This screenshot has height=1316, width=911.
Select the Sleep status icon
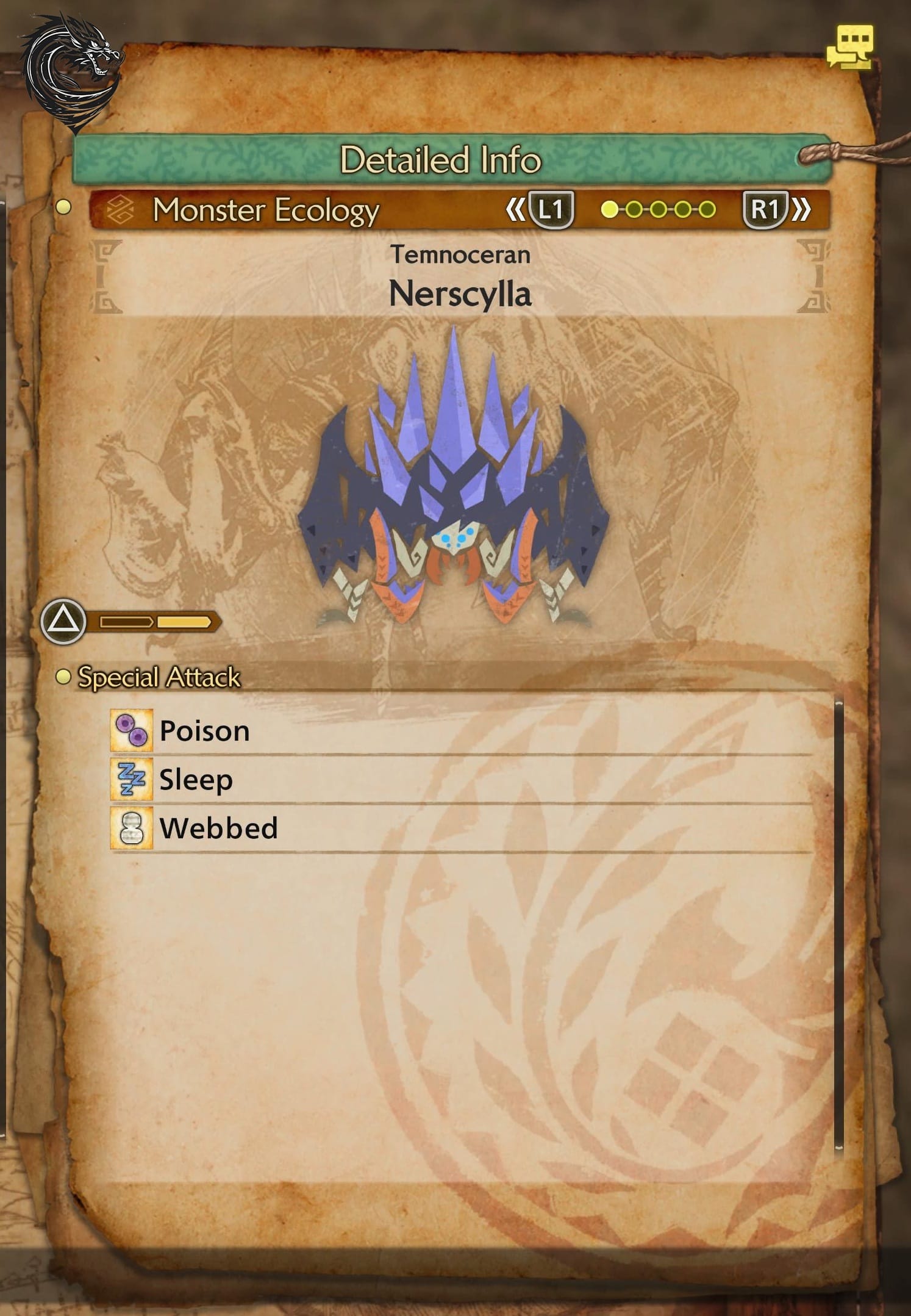[x=133, y=778]
